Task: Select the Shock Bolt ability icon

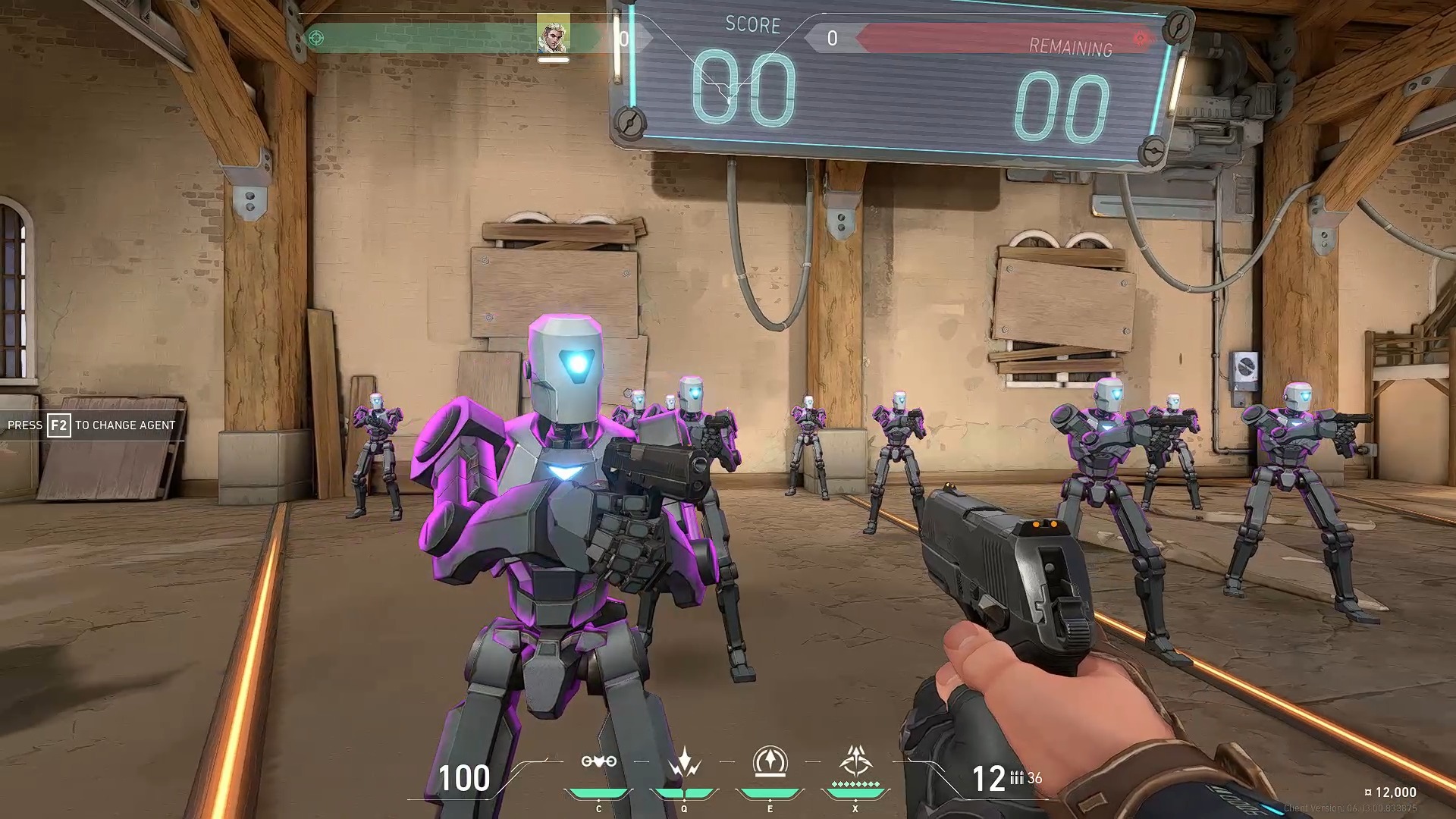Action: (684, 762)
